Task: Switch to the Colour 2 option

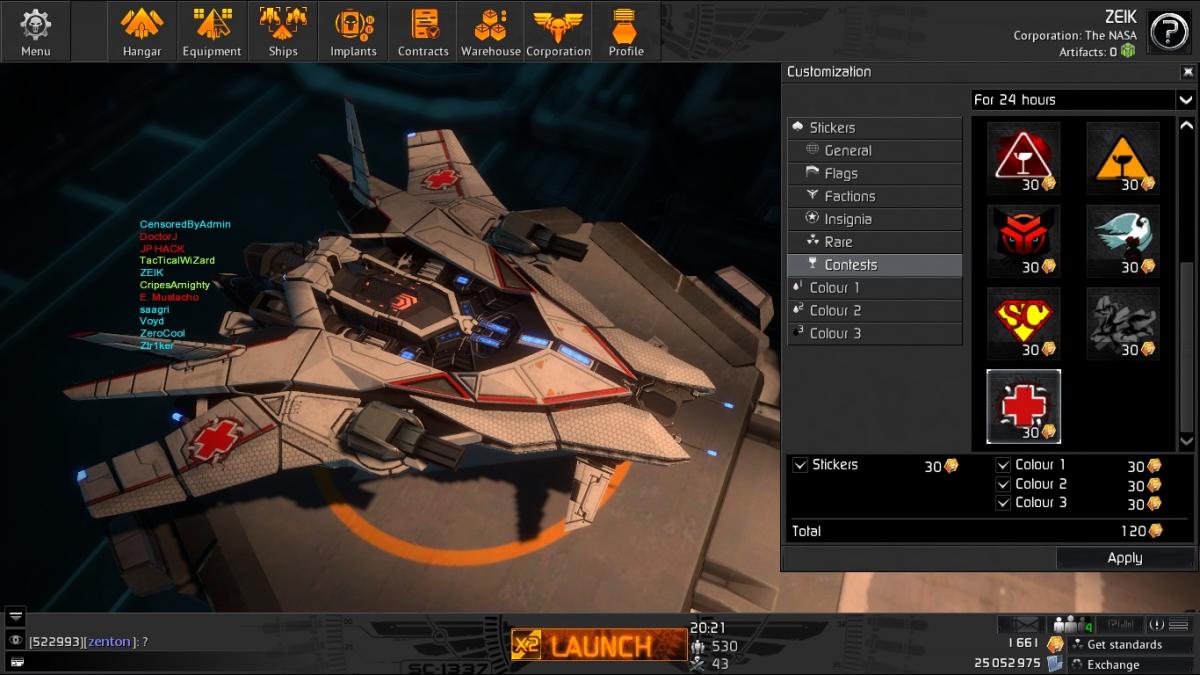Action: coord(875,310)
